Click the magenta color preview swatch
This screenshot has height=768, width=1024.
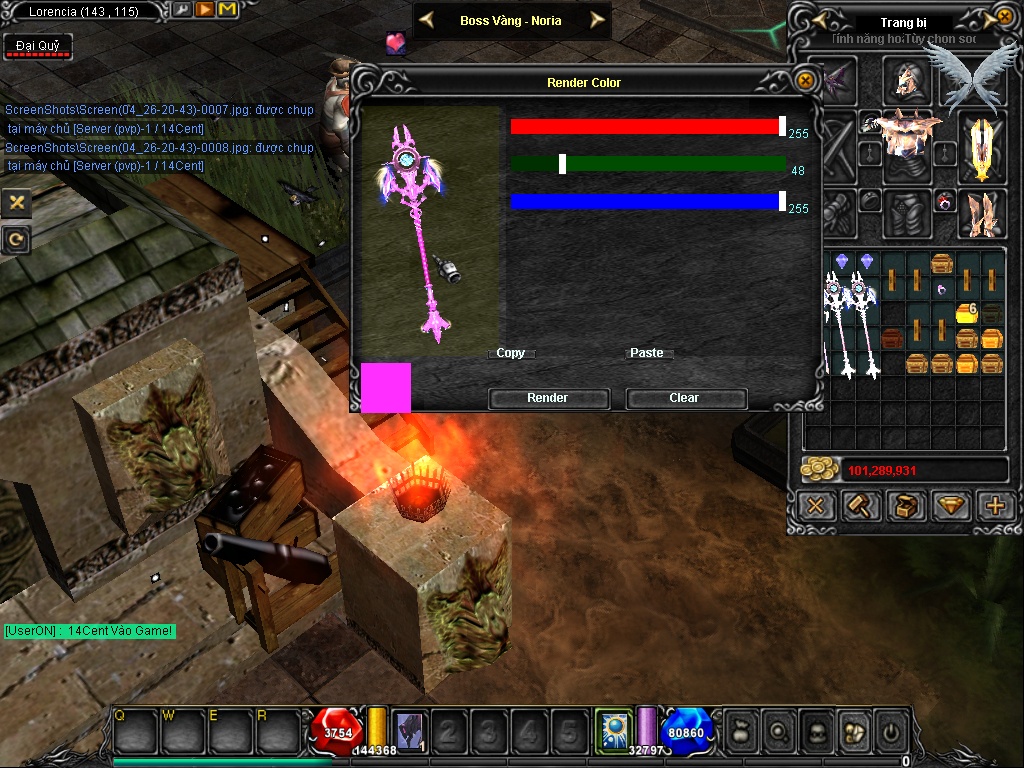click(386, 388)
